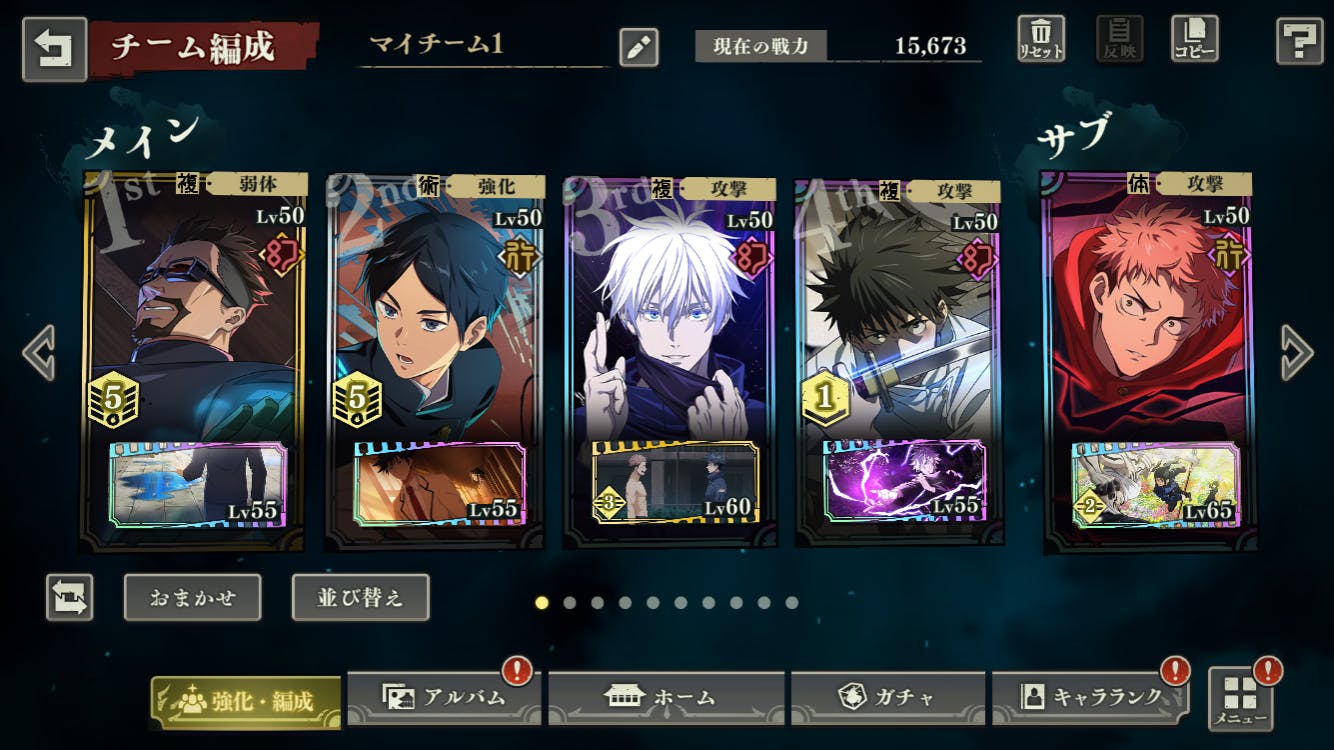This screenshot has height=750, width=1334.
Task: Toggle the swap arrows icon button
Action: click(70, 597)
